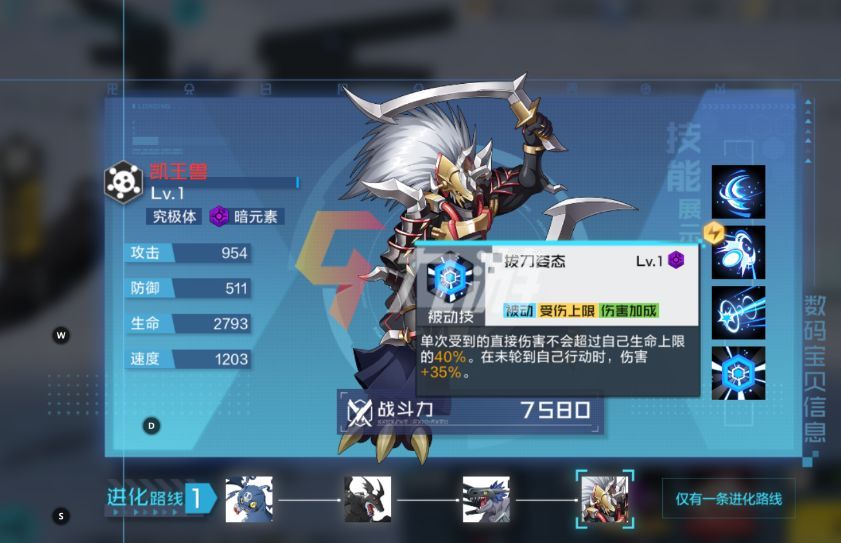Click the hexagon type icon beside the name
The width and height of the screenshot is (841, 543).
tap(123, 181)
